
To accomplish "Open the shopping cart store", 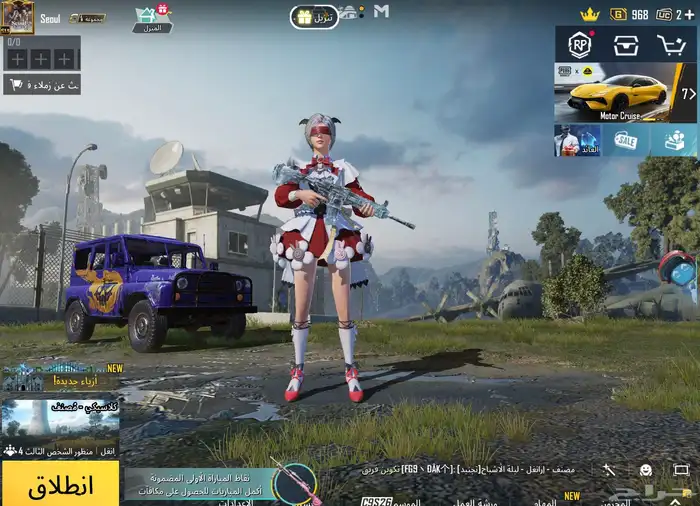I will (671, 45).
